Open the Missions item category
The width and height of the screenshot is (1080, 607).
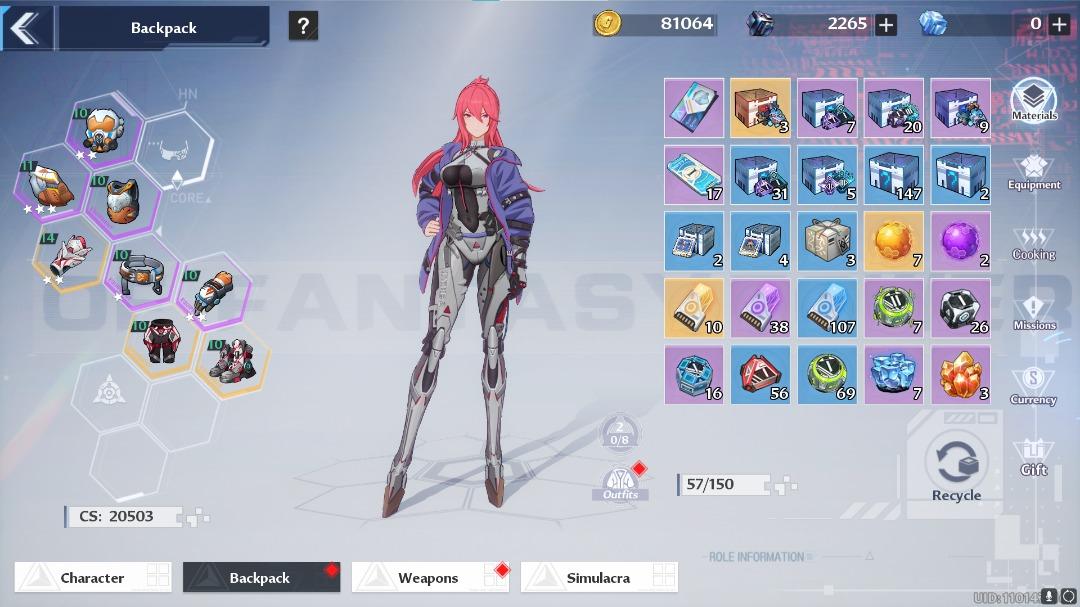tap(1034, 312)
